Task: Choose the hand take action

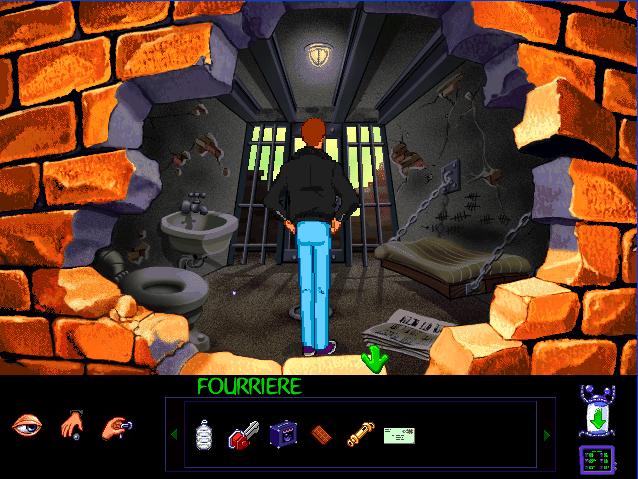Action: pyautogui.click(x=71, y=426)
